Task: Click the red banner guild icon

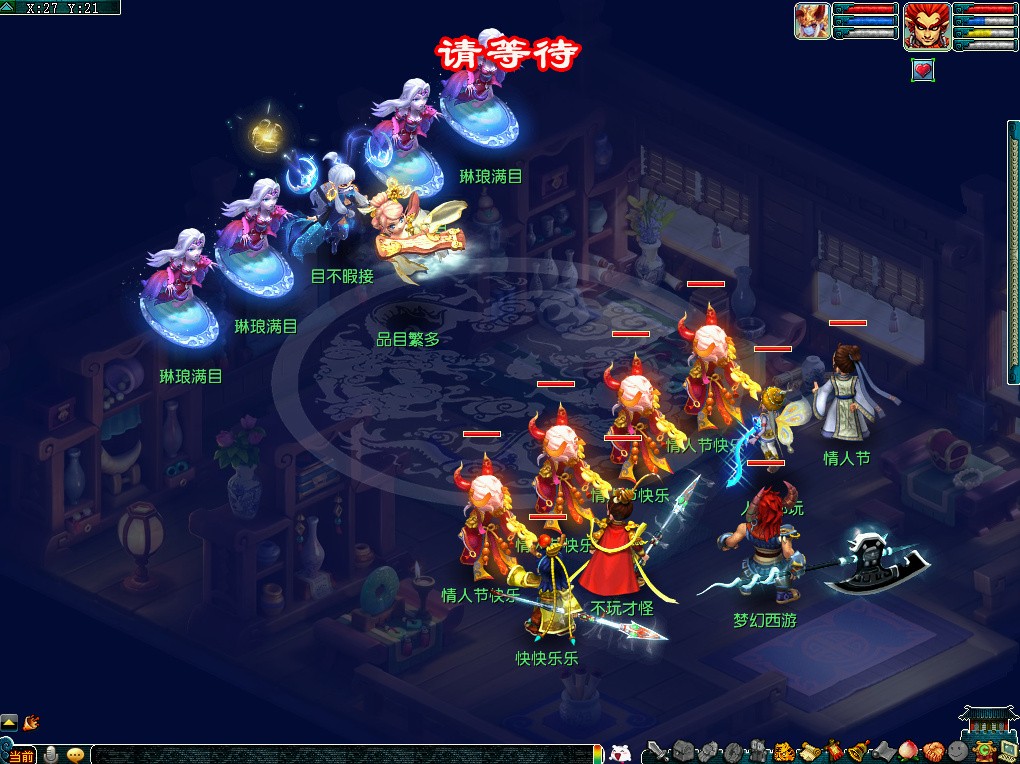Action: (x=833, y=751)
